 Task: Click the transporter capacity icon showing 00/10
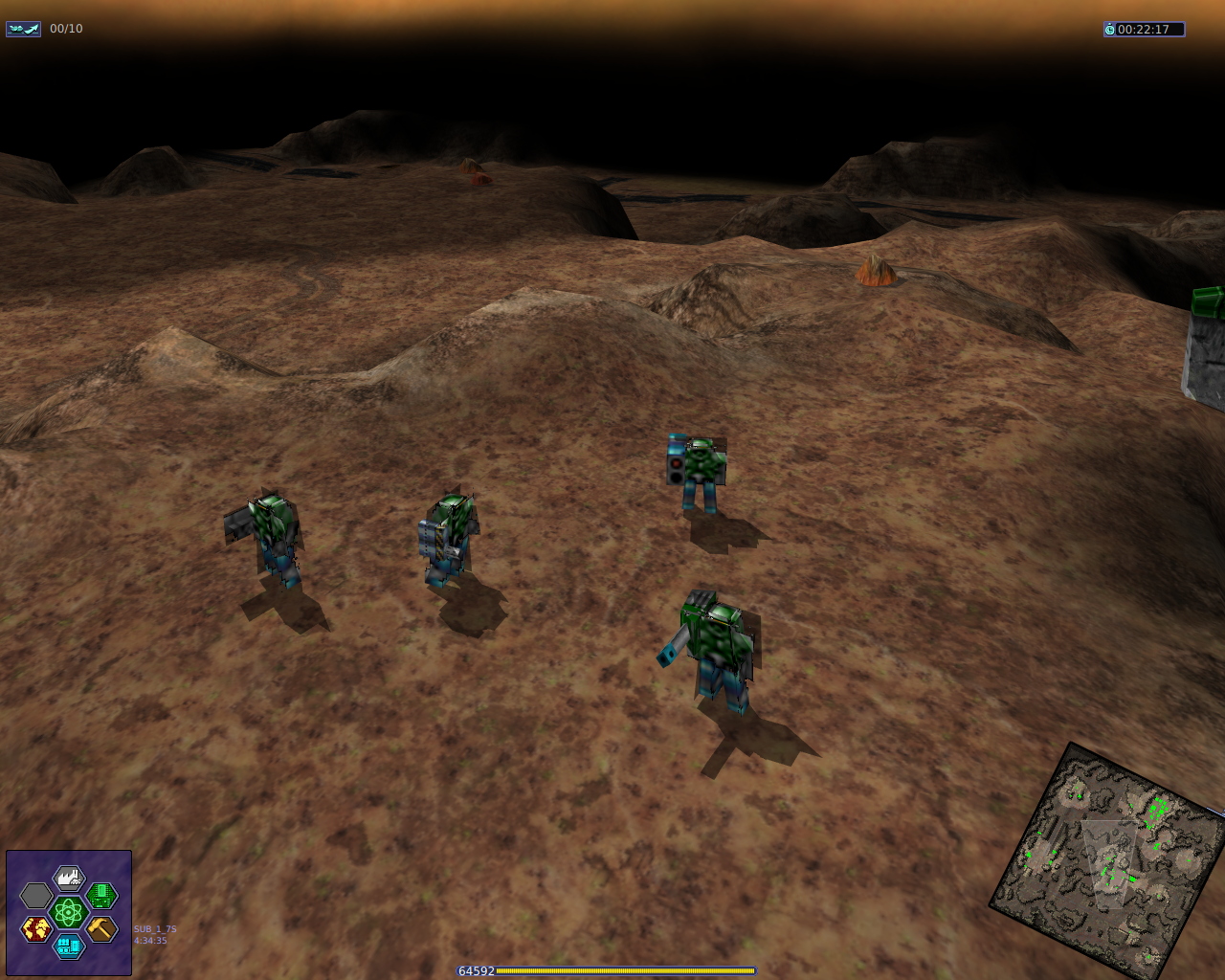[23, 28]
